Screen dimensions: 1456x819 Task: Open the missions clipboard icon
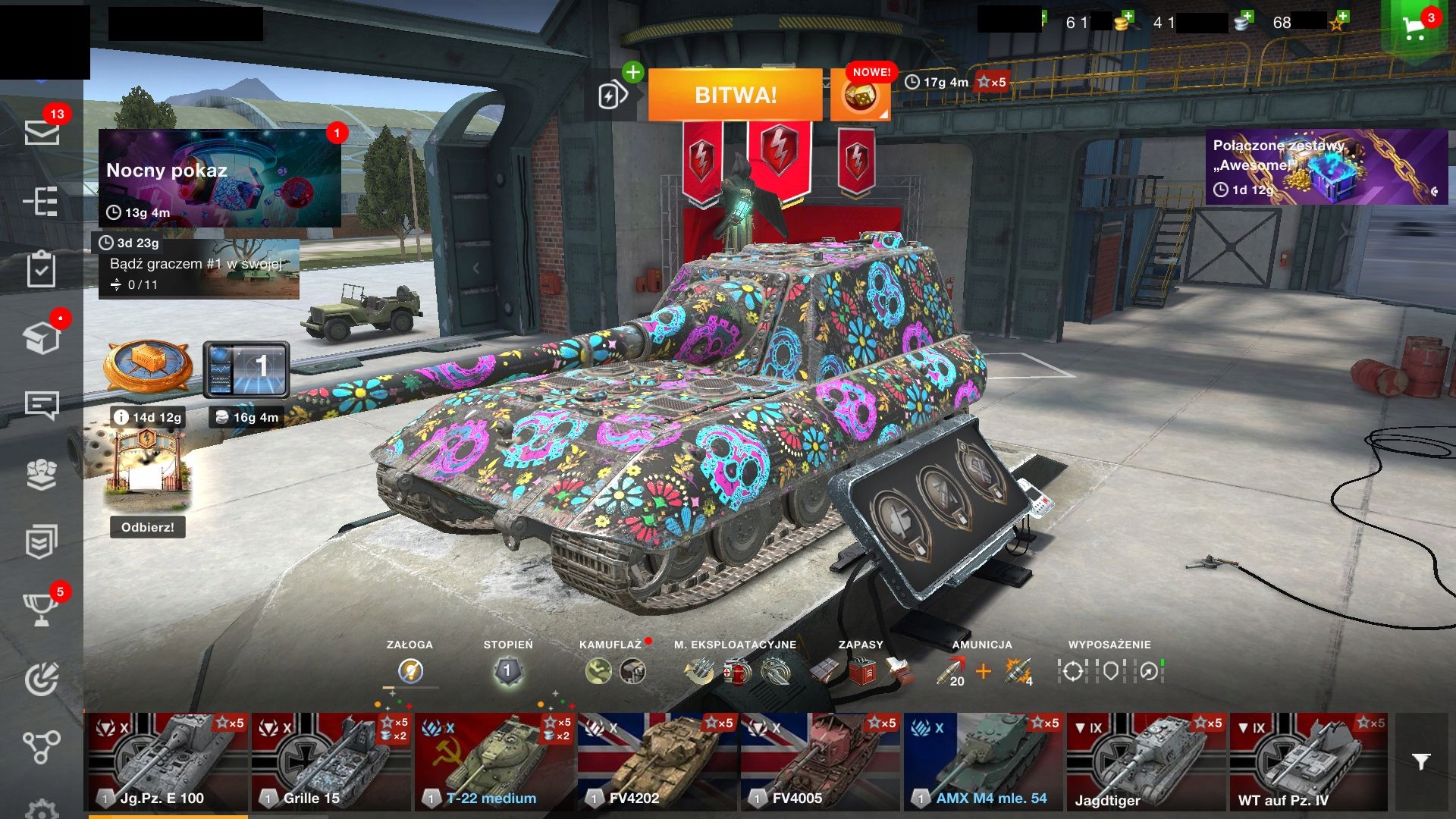[42, 269]
